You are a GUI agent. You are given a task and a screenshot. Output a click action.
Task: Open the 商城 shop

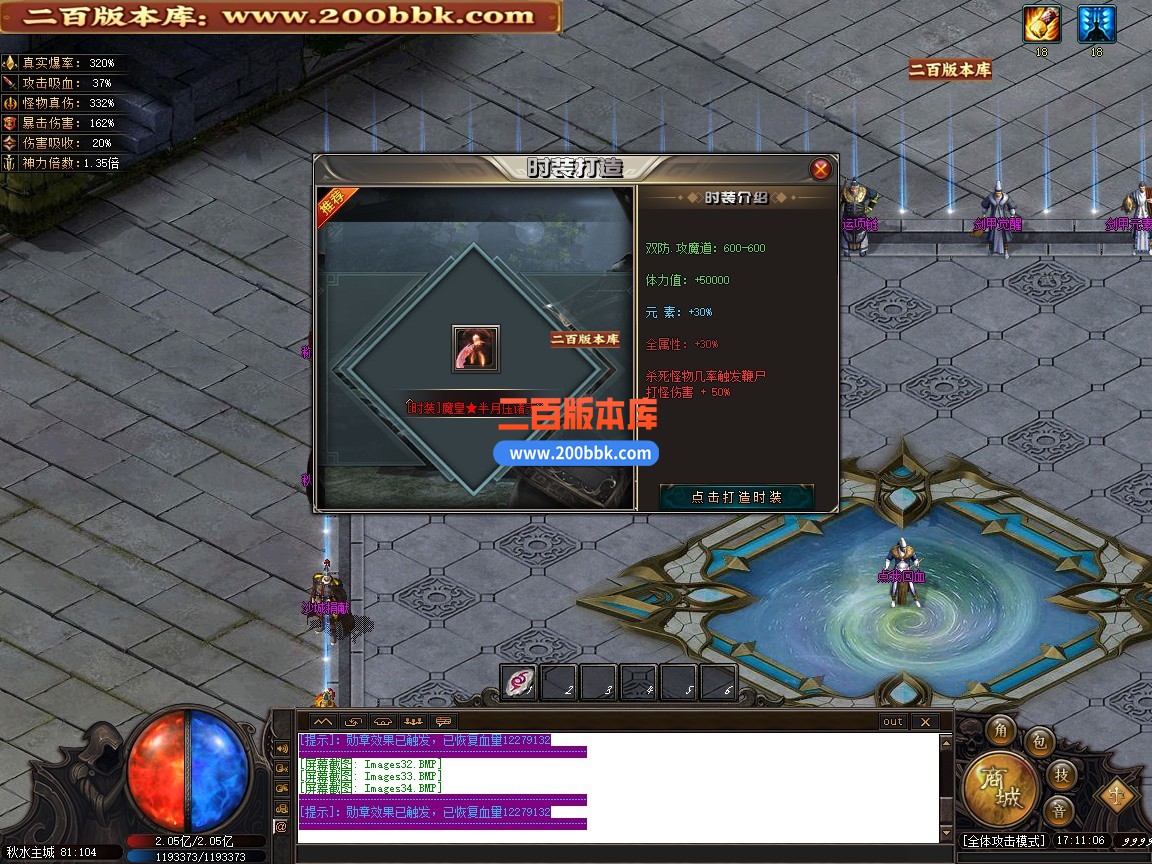pyautogui.click(x=1001, y=789)
